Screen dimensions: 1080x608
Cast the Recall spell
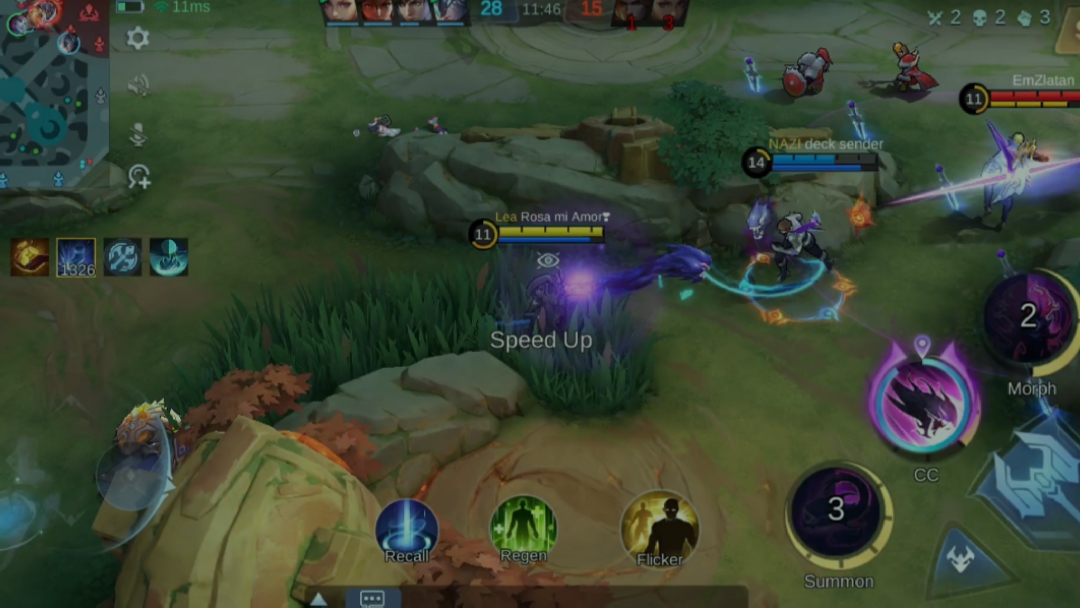click(x=407, y=529)
